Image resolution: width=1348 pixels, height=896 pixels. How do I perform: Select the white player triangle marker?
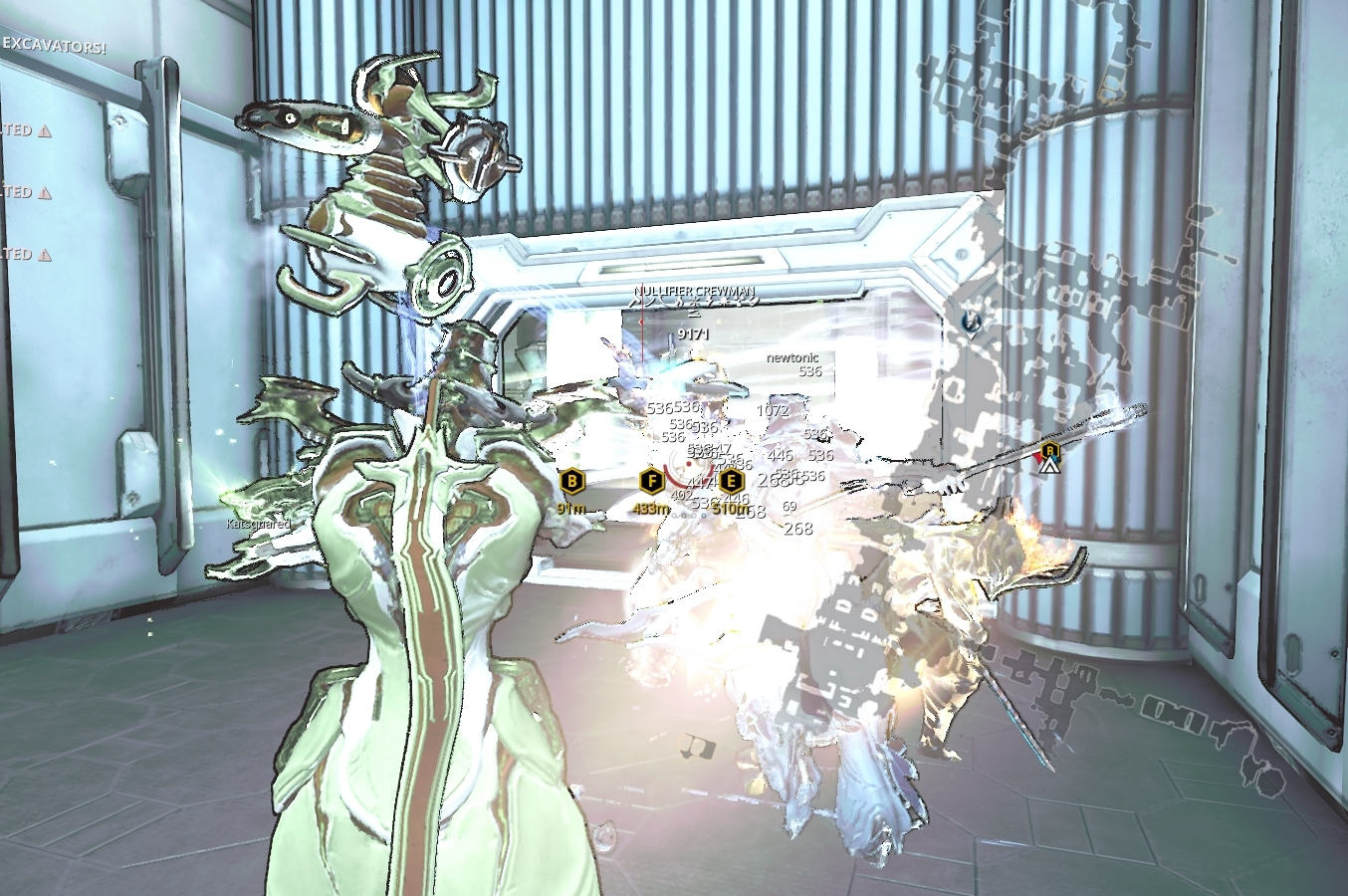pos(1049,466)
